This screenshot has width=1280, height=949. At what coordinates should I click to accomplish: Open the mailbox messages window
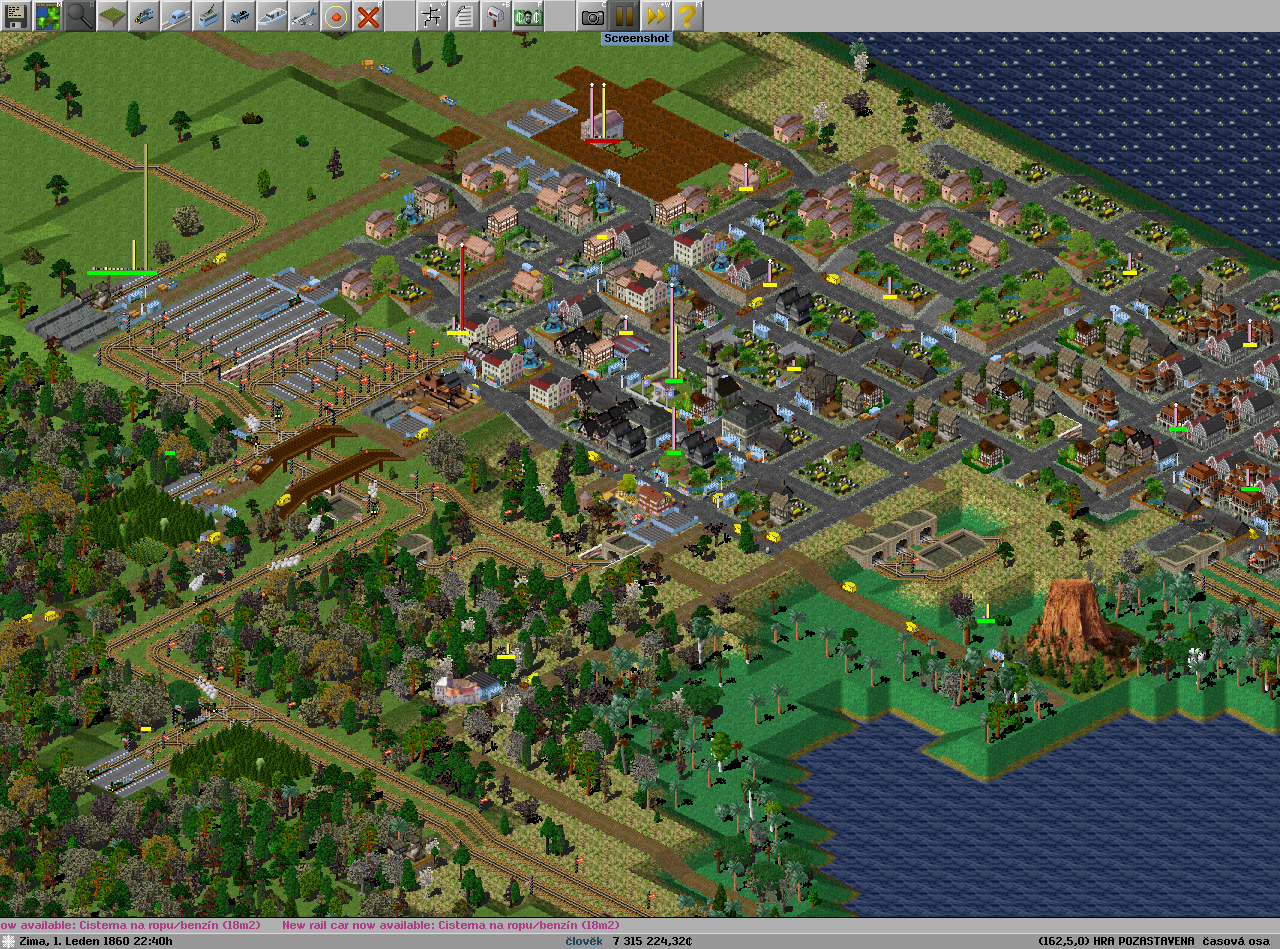pos(496,16)
